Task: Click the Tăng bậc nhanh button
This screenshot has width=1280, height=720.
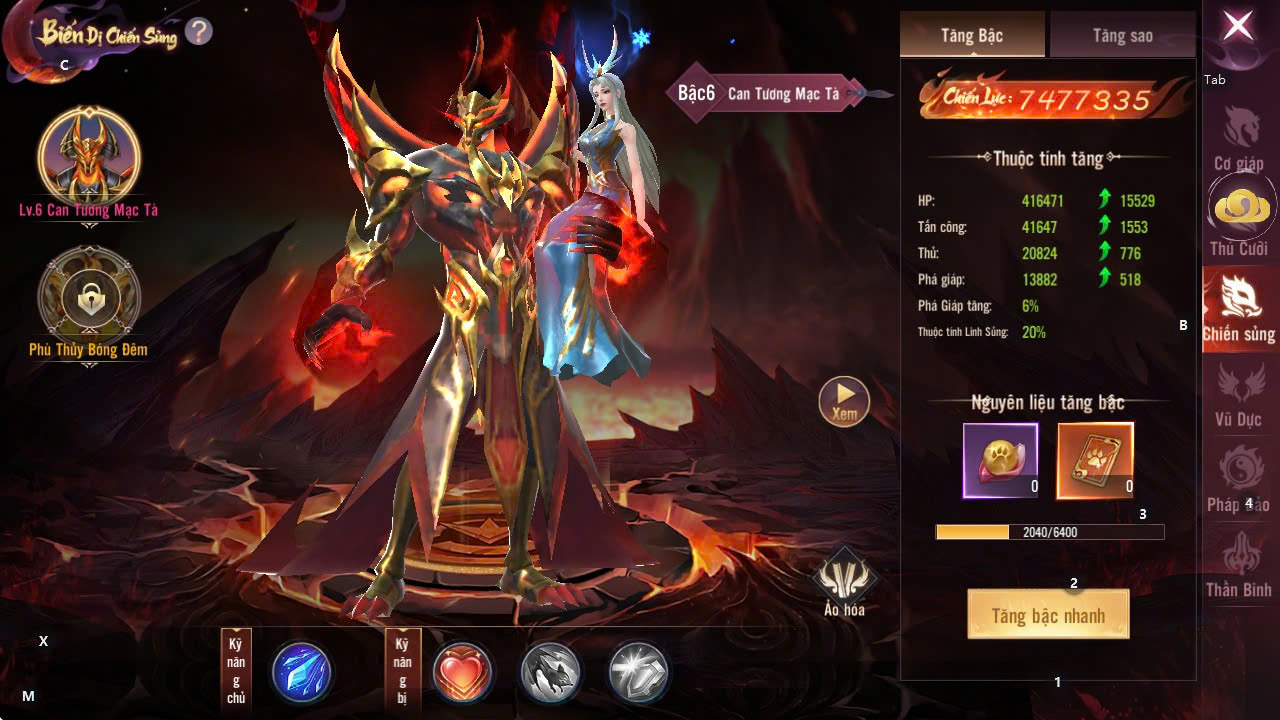Action: tap(1048, 614)
